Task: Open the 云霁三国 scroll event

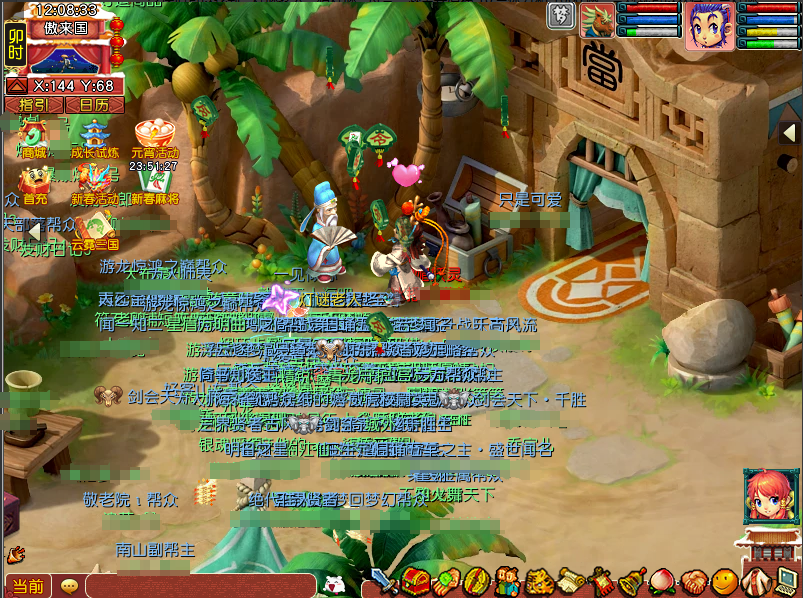Action: [x=96, y=227]
